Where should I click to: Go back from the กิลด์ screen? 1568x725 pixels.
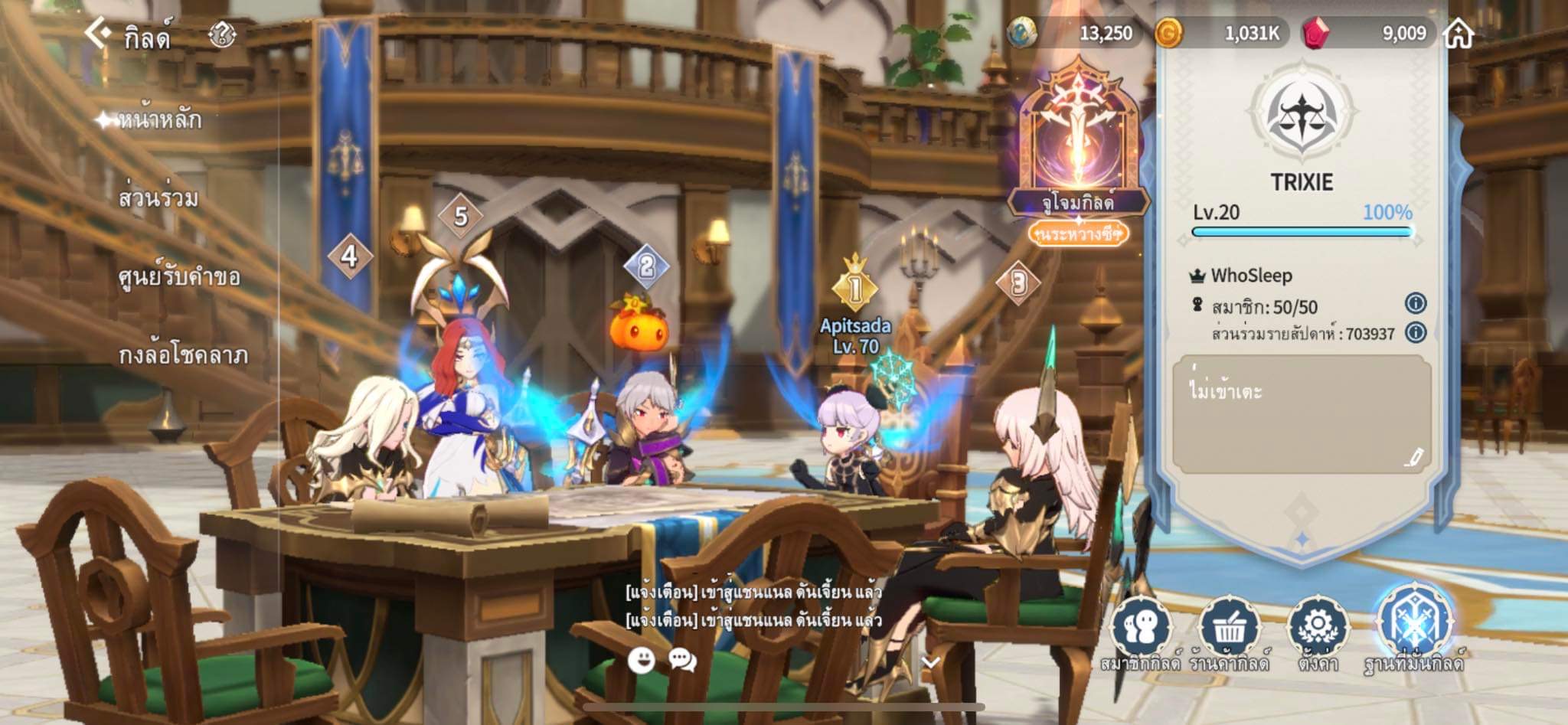point(97,34)
